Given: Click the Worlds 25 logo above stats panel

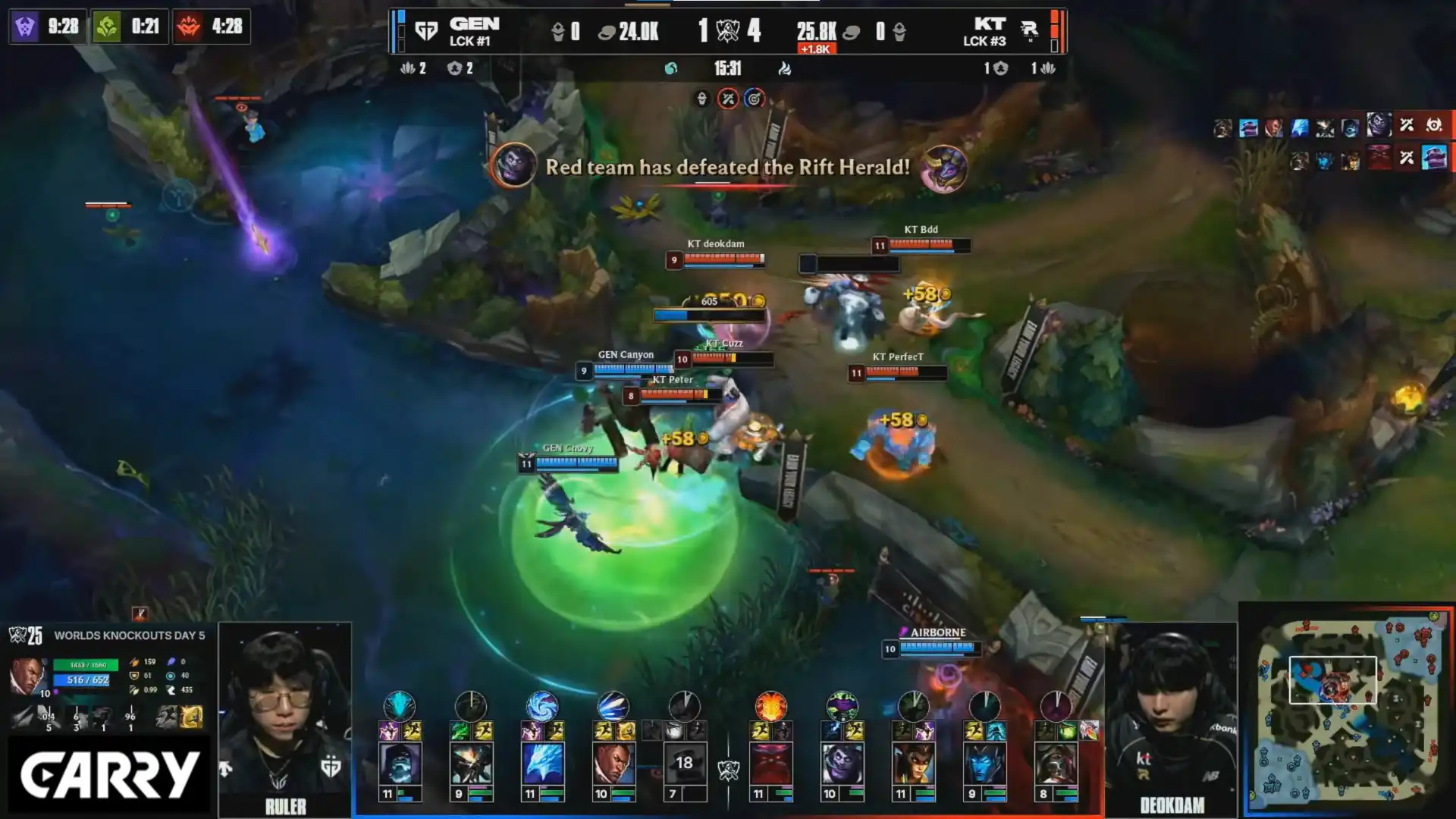Looking at the screenshot, I should (x=26, y=635).
